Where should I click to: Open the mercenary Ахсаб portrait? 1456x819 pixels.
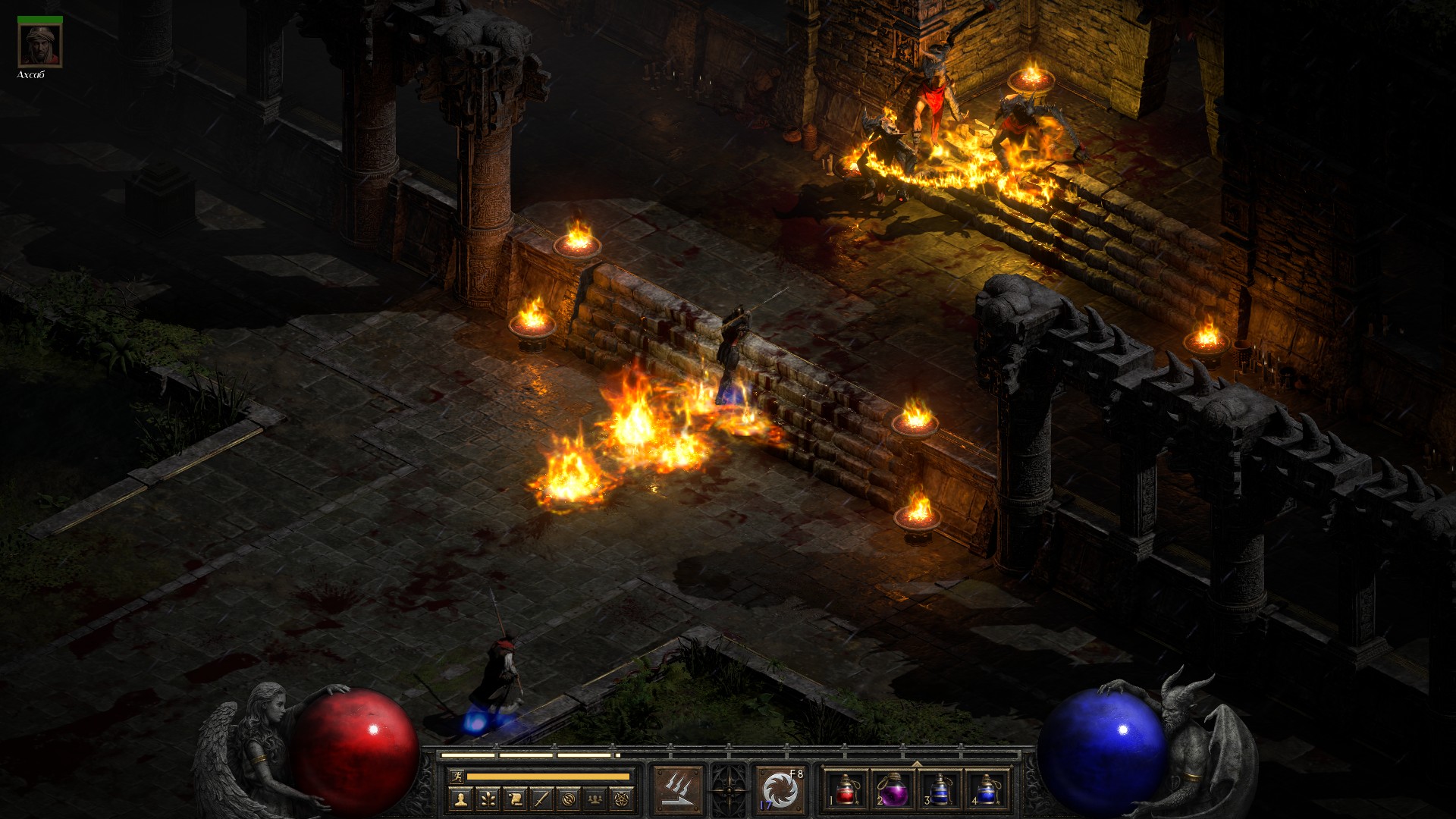coord(40,47)
